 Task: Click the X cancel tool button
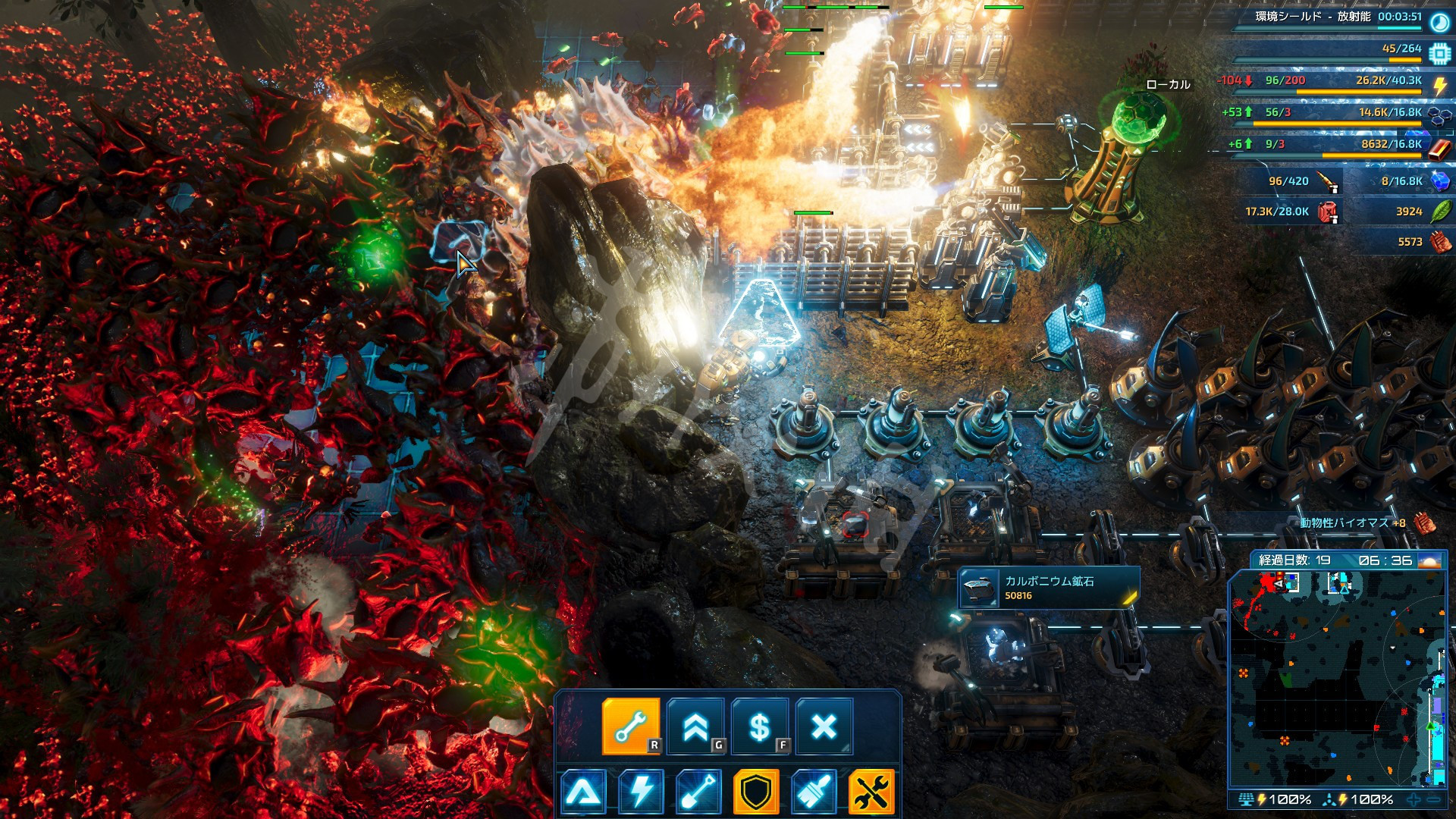[824, 726]
